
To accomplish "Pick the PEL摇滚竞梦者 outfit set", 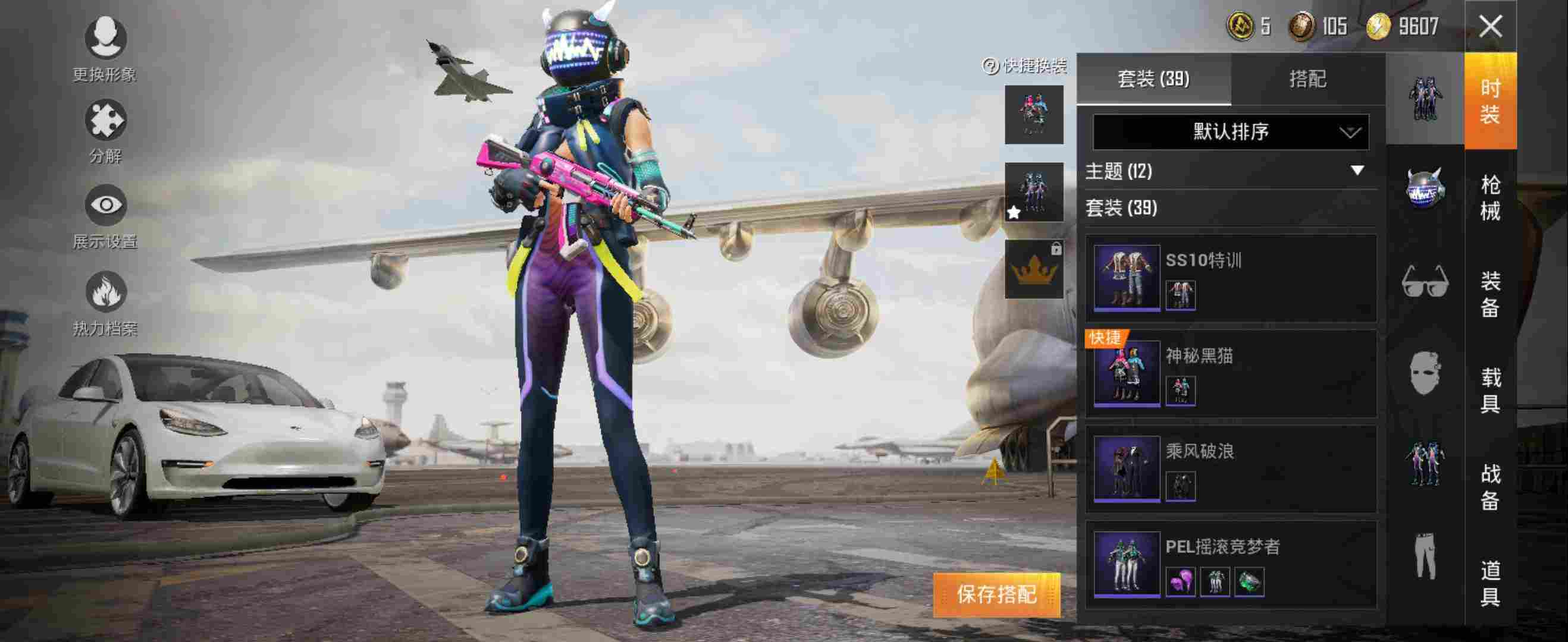I will click(1231, 564).
